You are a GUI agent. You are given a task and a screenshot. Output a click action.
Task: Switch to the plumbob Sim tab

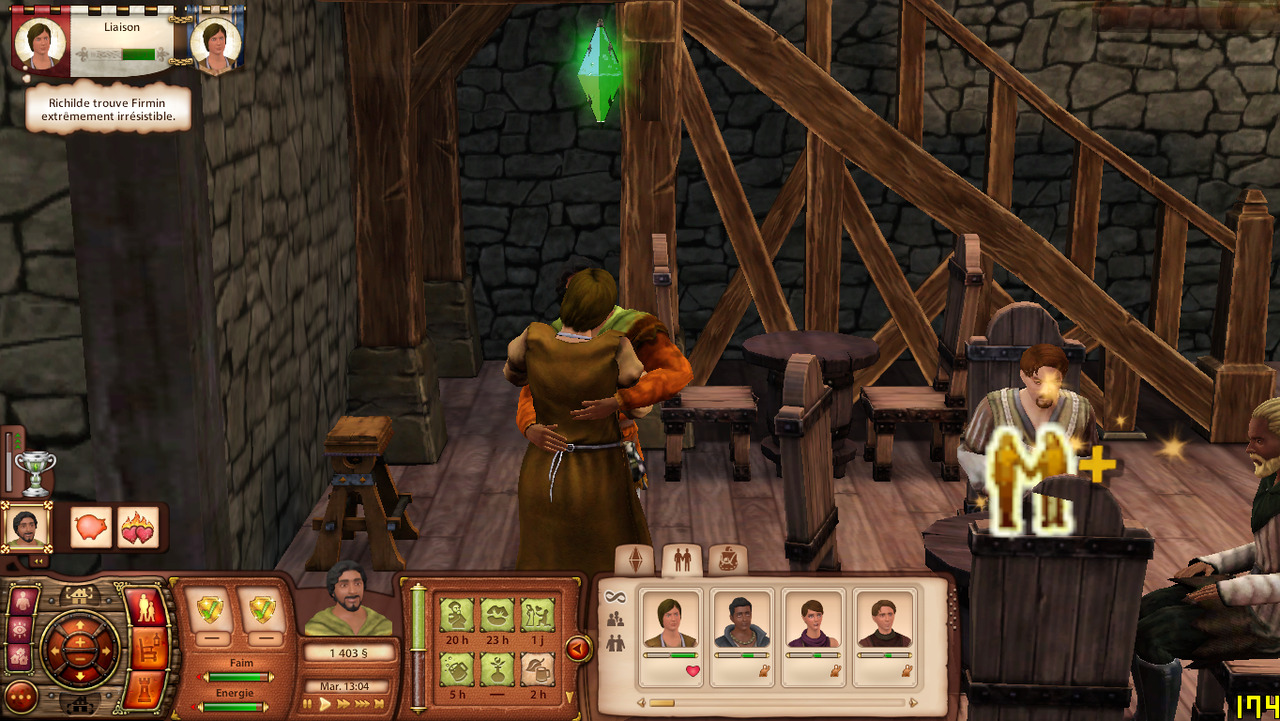coord(634,560)
